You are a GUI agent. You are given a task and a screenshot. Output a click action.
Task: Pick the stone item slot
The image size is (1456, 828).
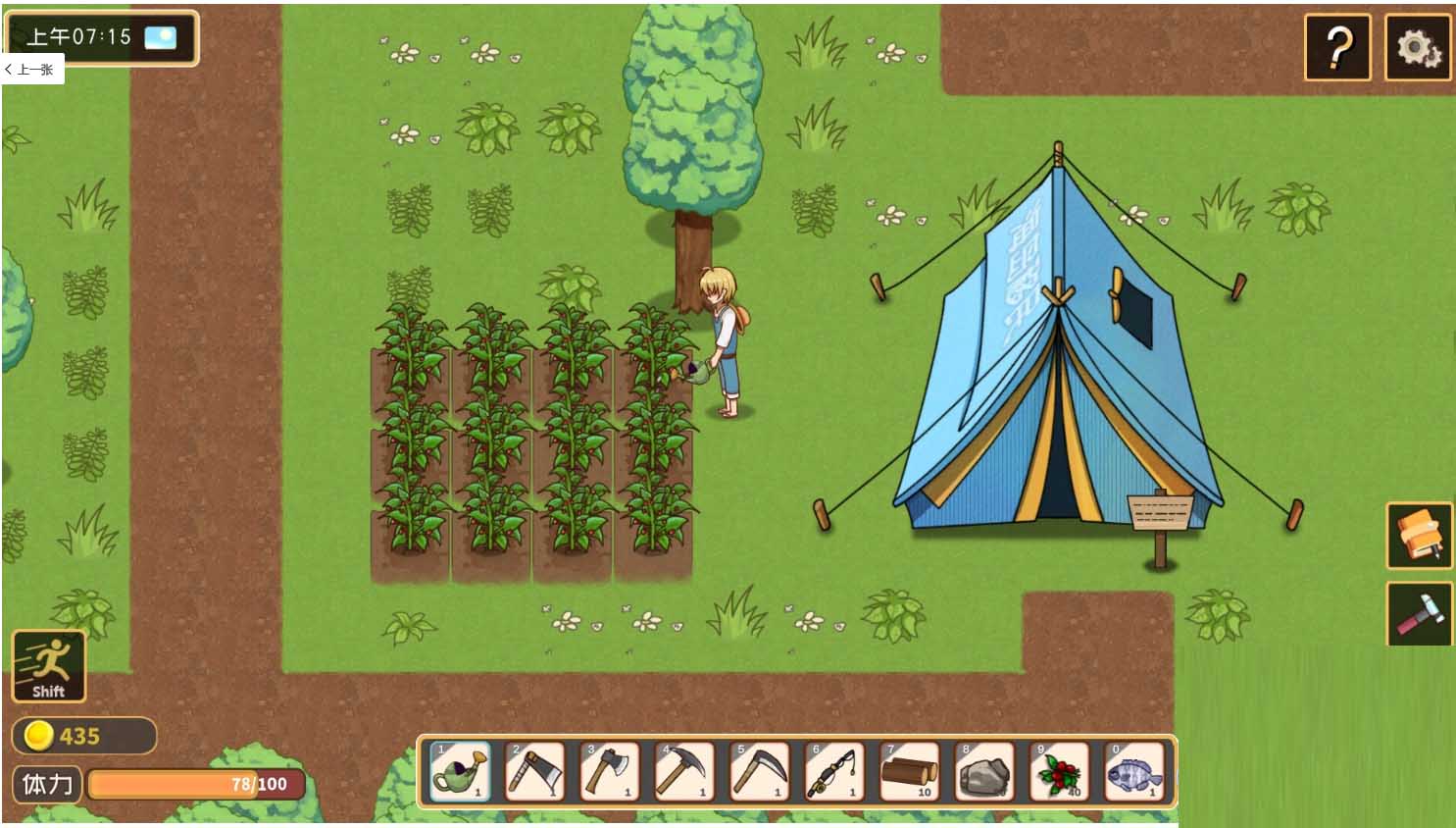(x=984, y=772)
